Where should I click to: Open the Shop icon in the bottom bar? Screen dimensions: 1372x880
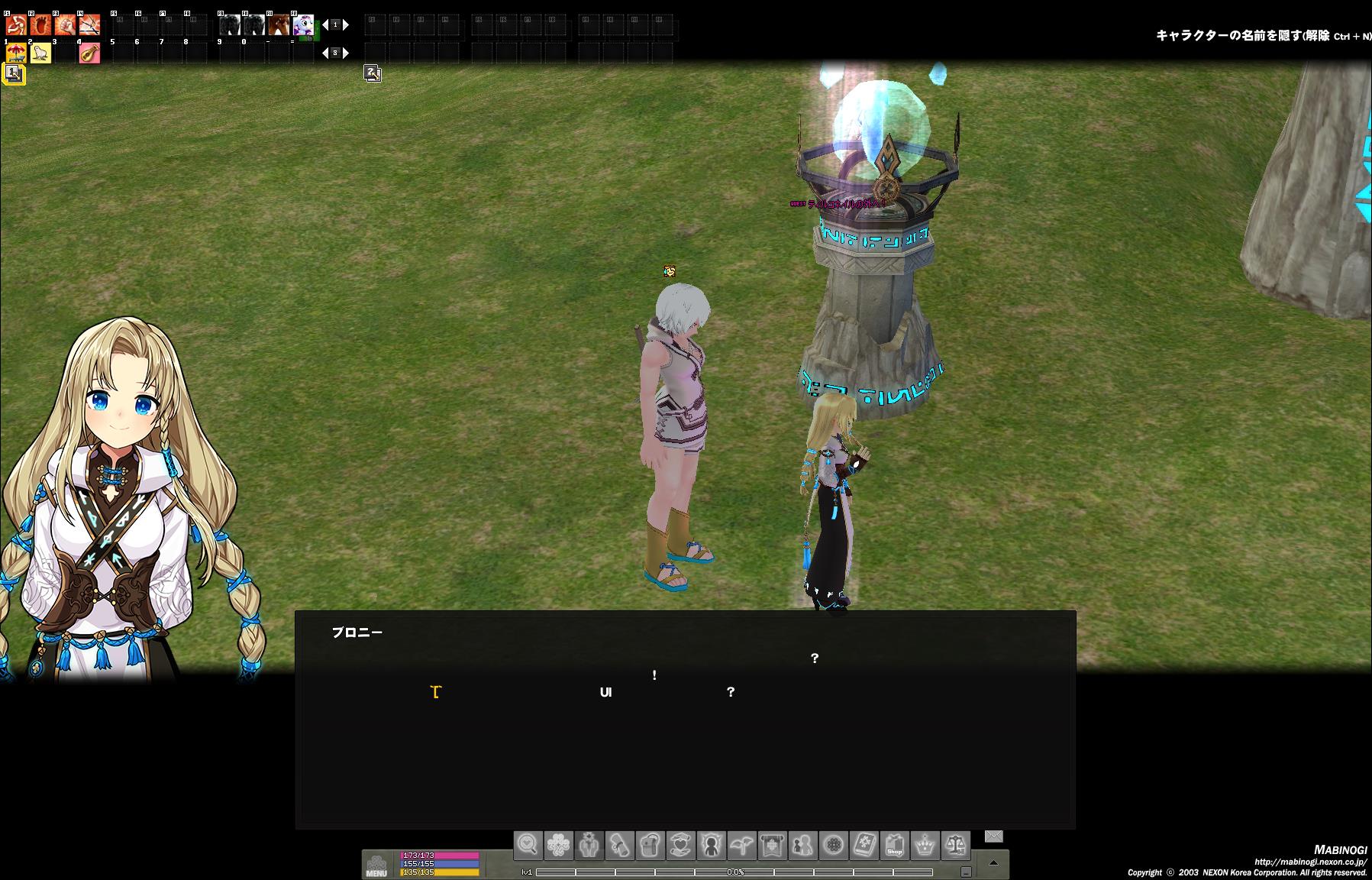point(894,846)
